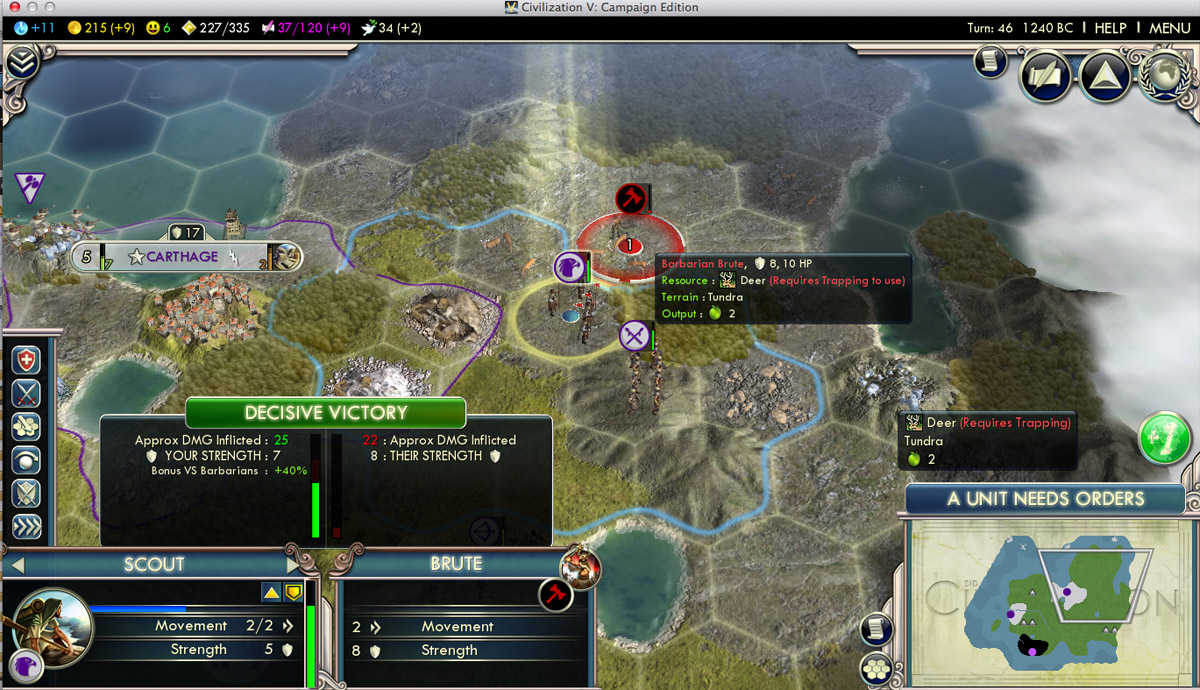Image resolution: width=1200 pixels, height=690 pixels.
Task: Activate the crossed swords unit action
Action: (26, 394)
